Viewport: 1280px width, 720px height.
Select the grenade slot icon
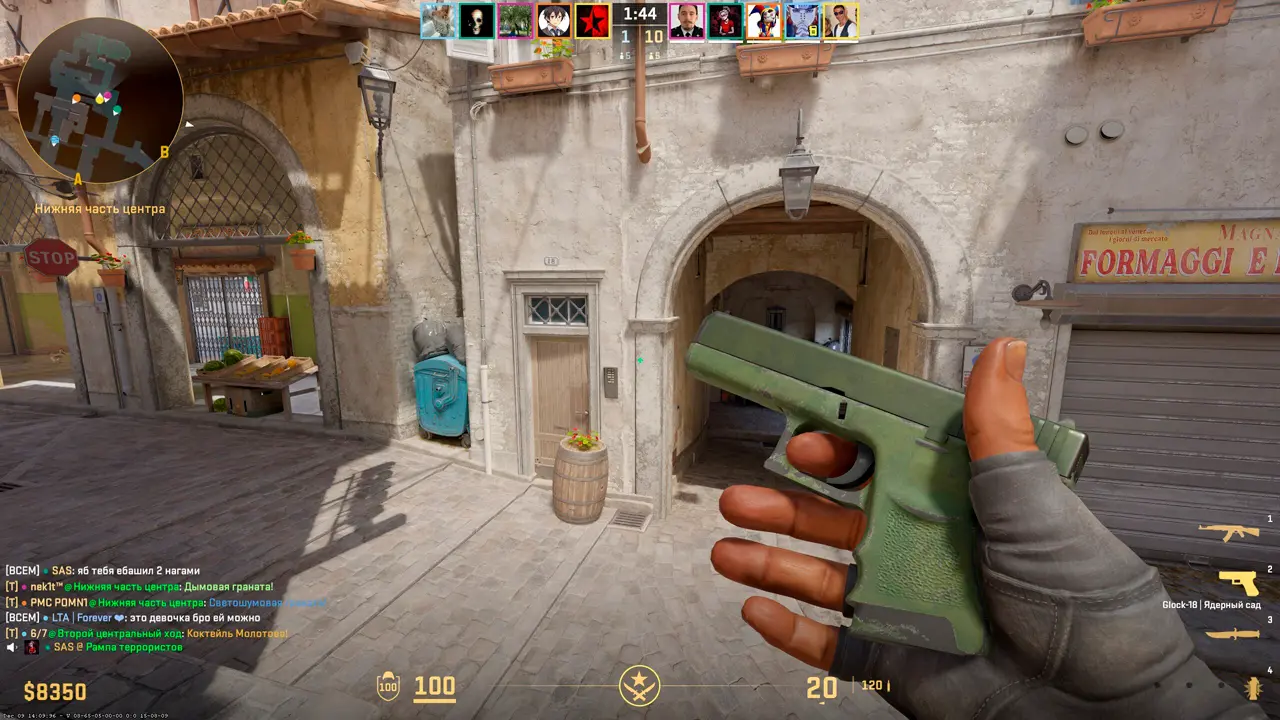pos(1252,687)
